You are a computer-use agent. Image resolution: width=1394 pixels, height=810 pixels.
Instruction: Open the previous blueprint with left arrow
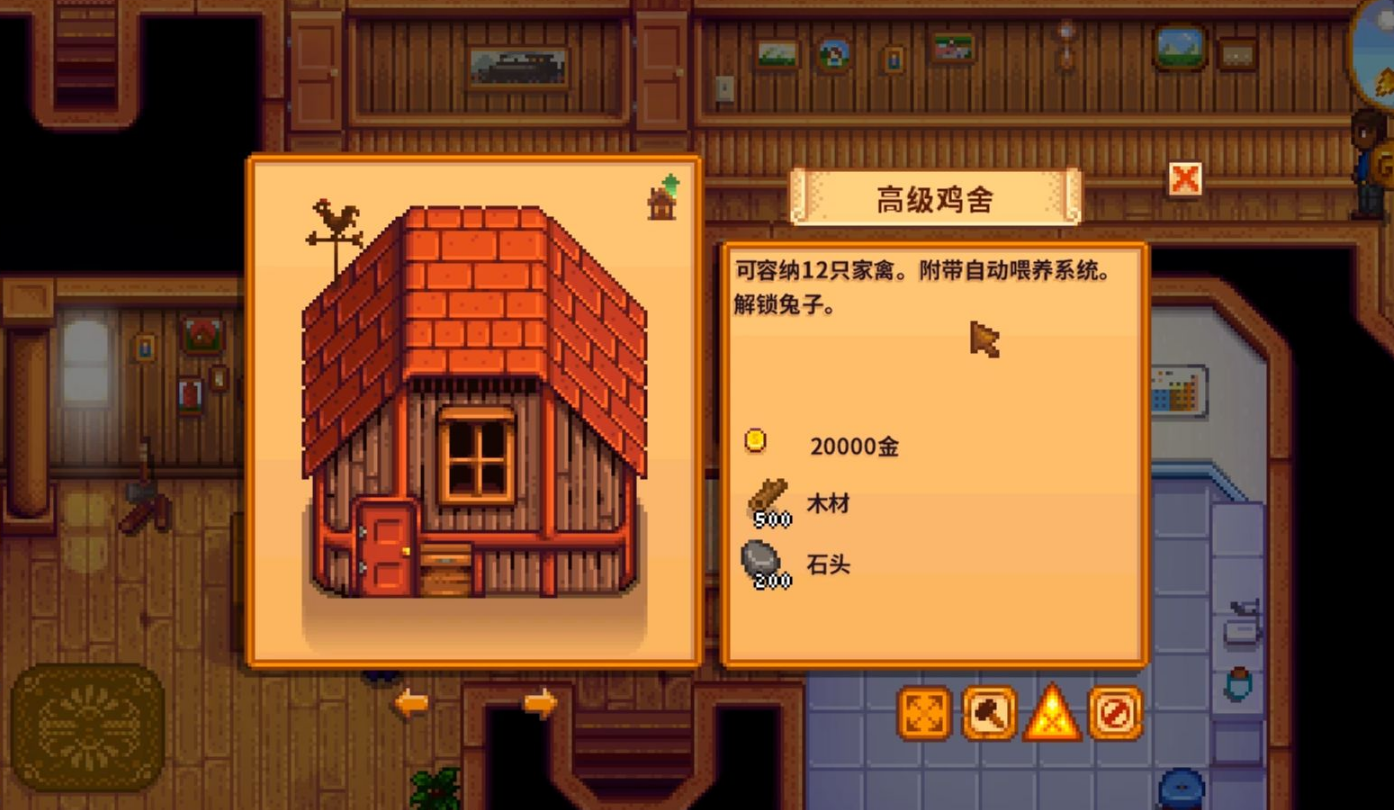click(x=410, y=703)
